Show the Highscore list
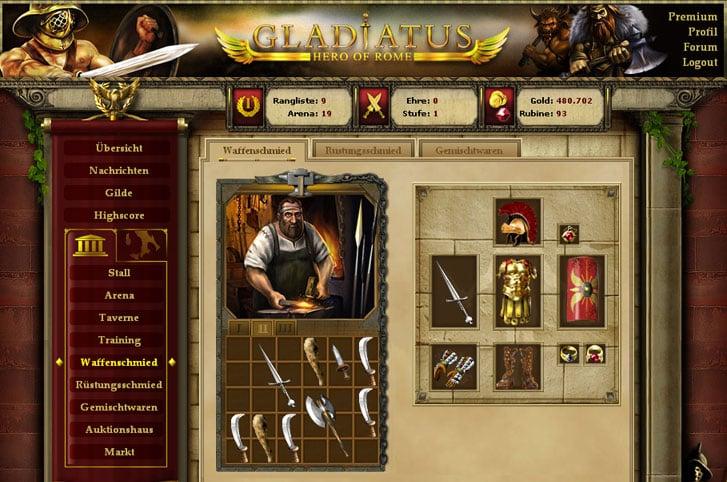Viewport: 727px width, 482px height. point(119,215)
